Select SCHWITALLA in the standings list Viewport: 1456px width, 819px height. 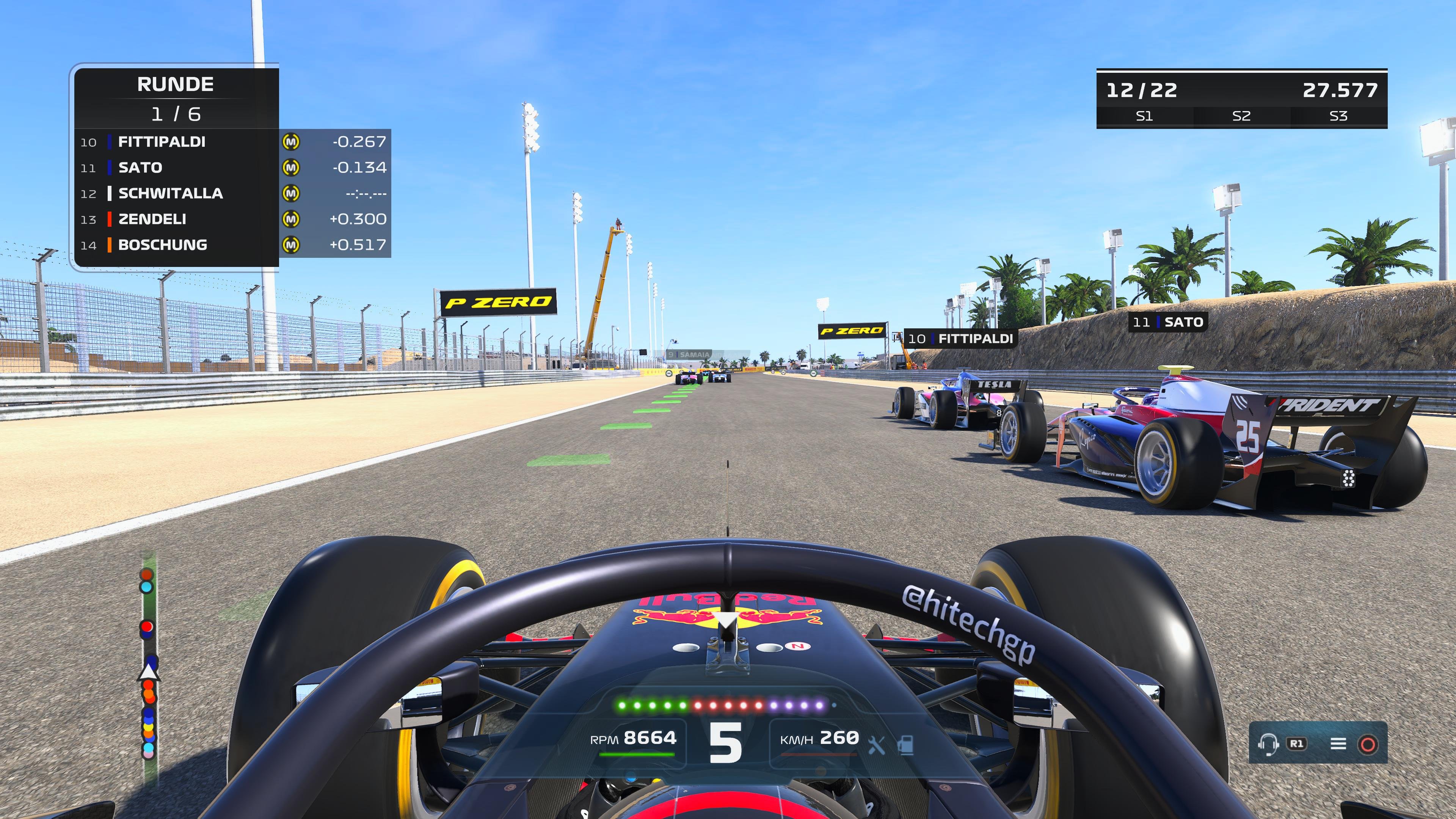coord(169,193)
